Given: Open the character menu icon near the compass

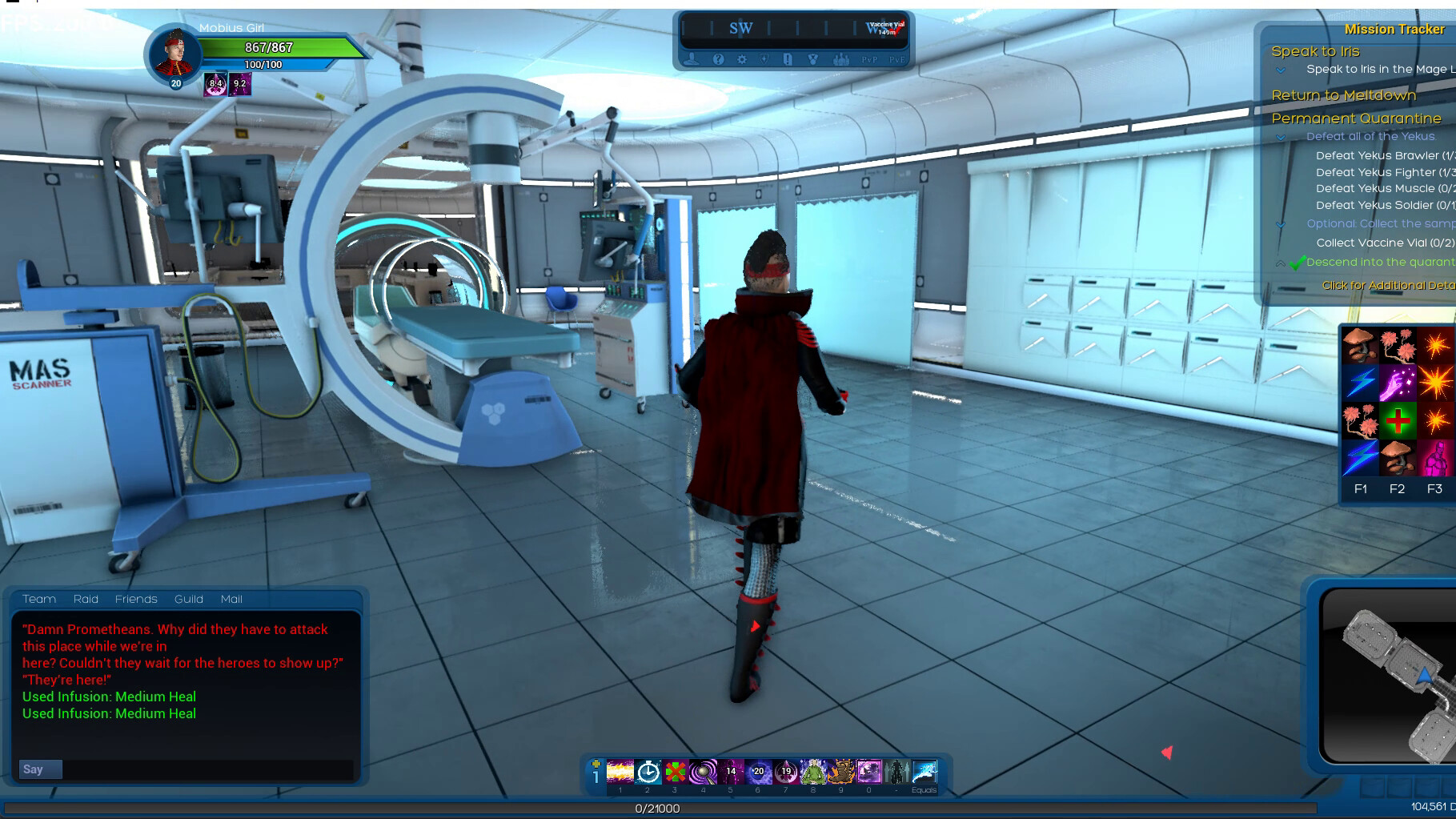Looking at the screenshot, I should point(692,59).
